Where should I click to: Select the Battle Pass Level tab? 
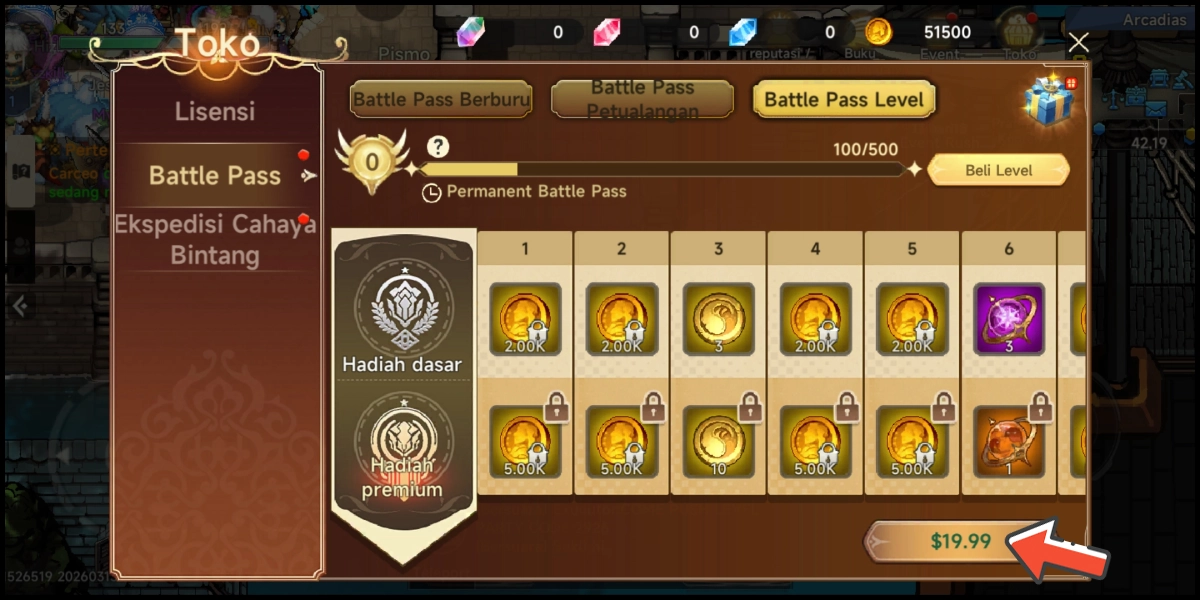(x=844, y=100)
